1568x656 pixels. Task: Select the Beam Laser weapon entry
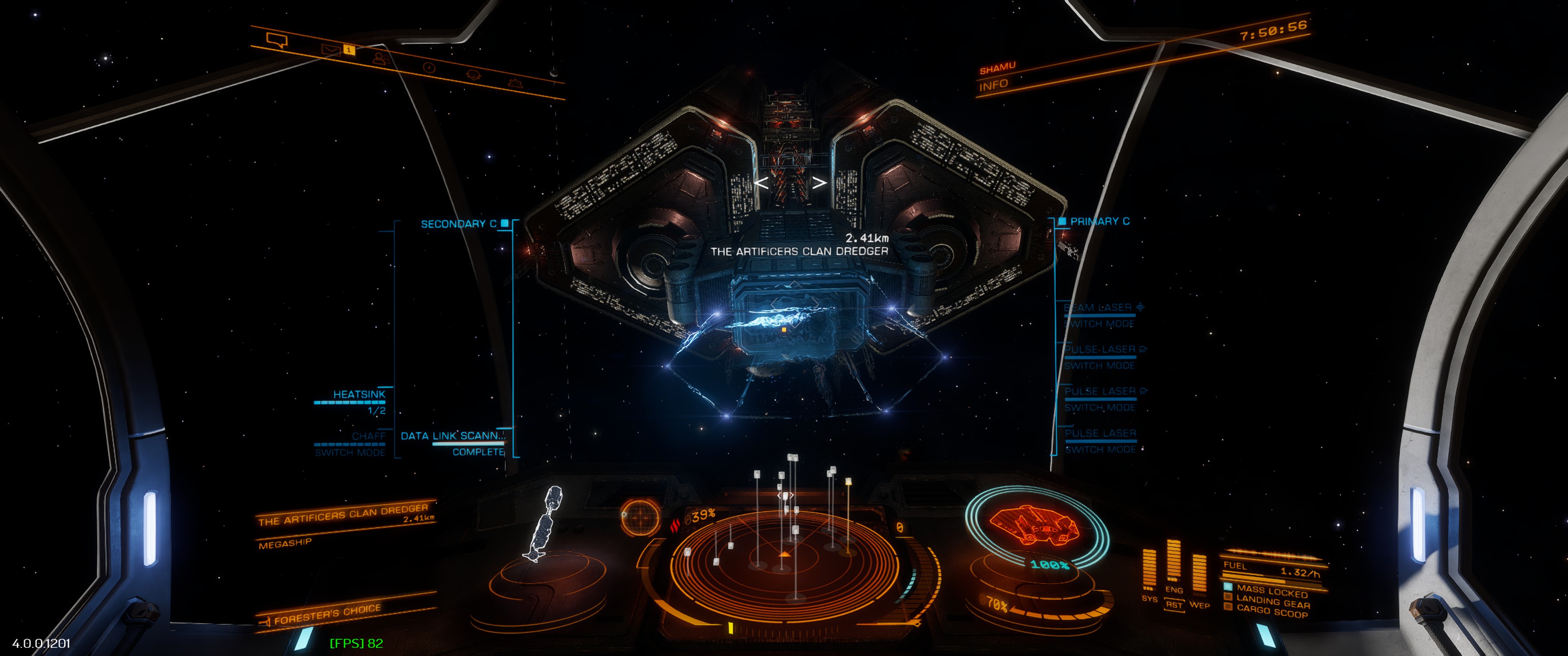pos(1099,308)
